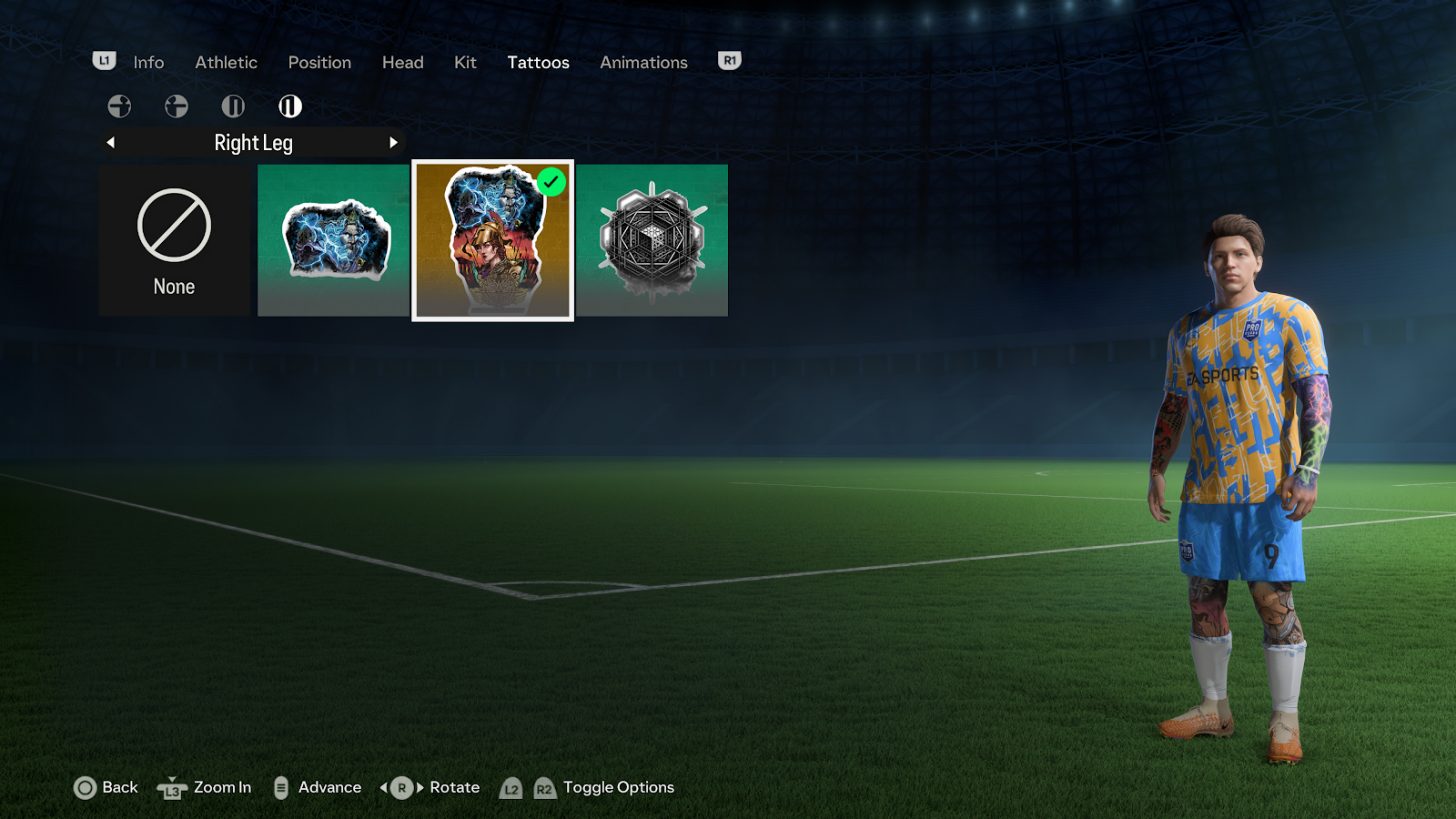Switch to the Kit tab

465,62
